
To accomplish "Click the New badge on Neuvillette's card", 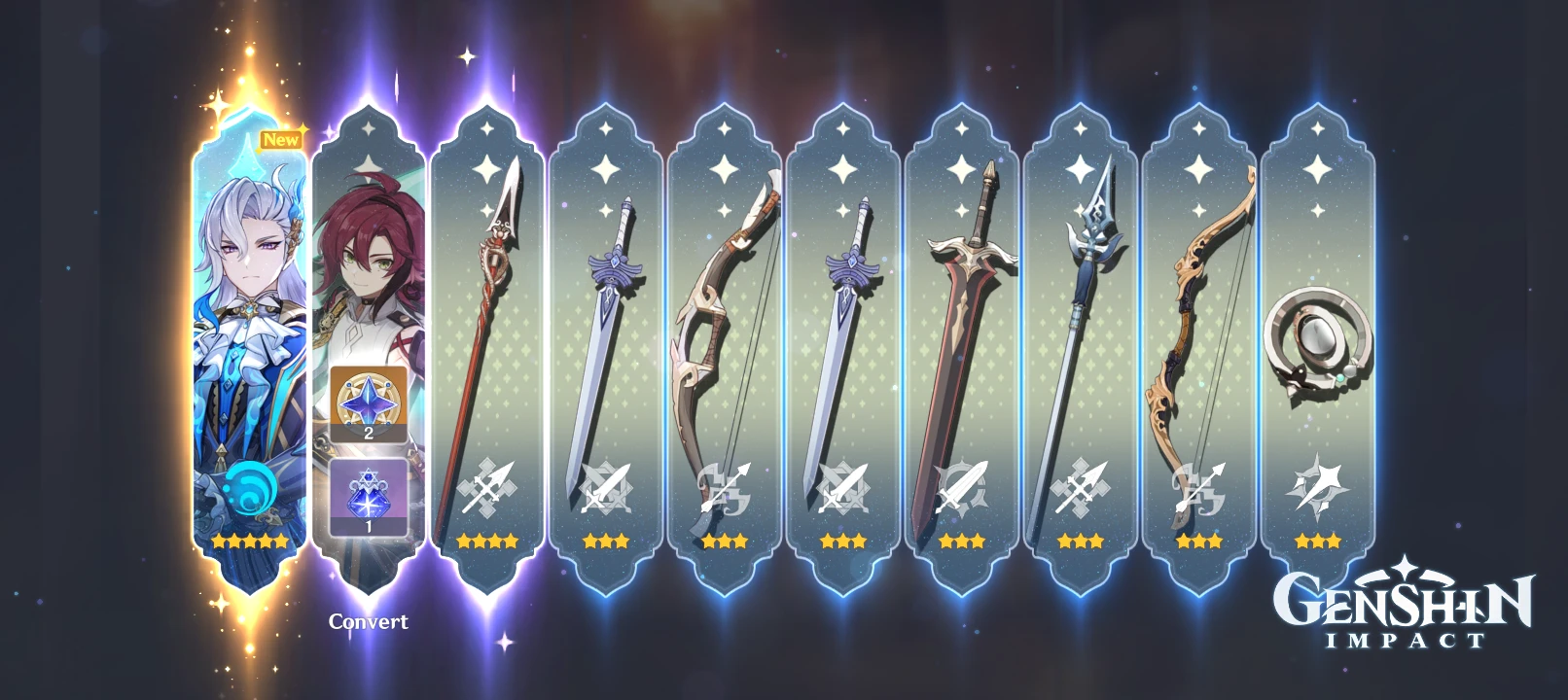I will pyautogui.click(x=280, y=137).
